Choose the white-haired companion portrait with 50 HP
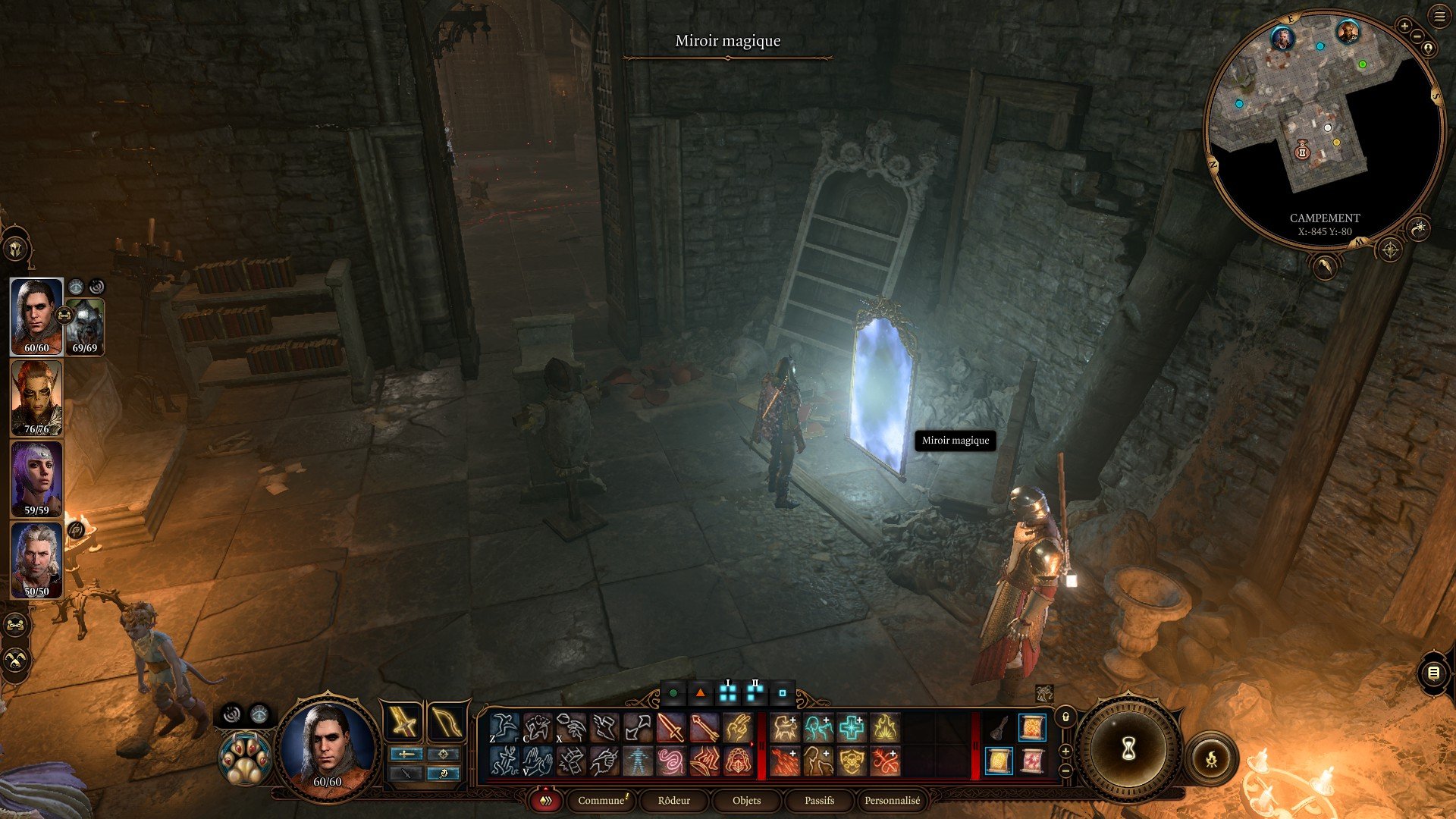Image resolution: width=1456 pixels, height=819 pixels. [x=36, y=560]
